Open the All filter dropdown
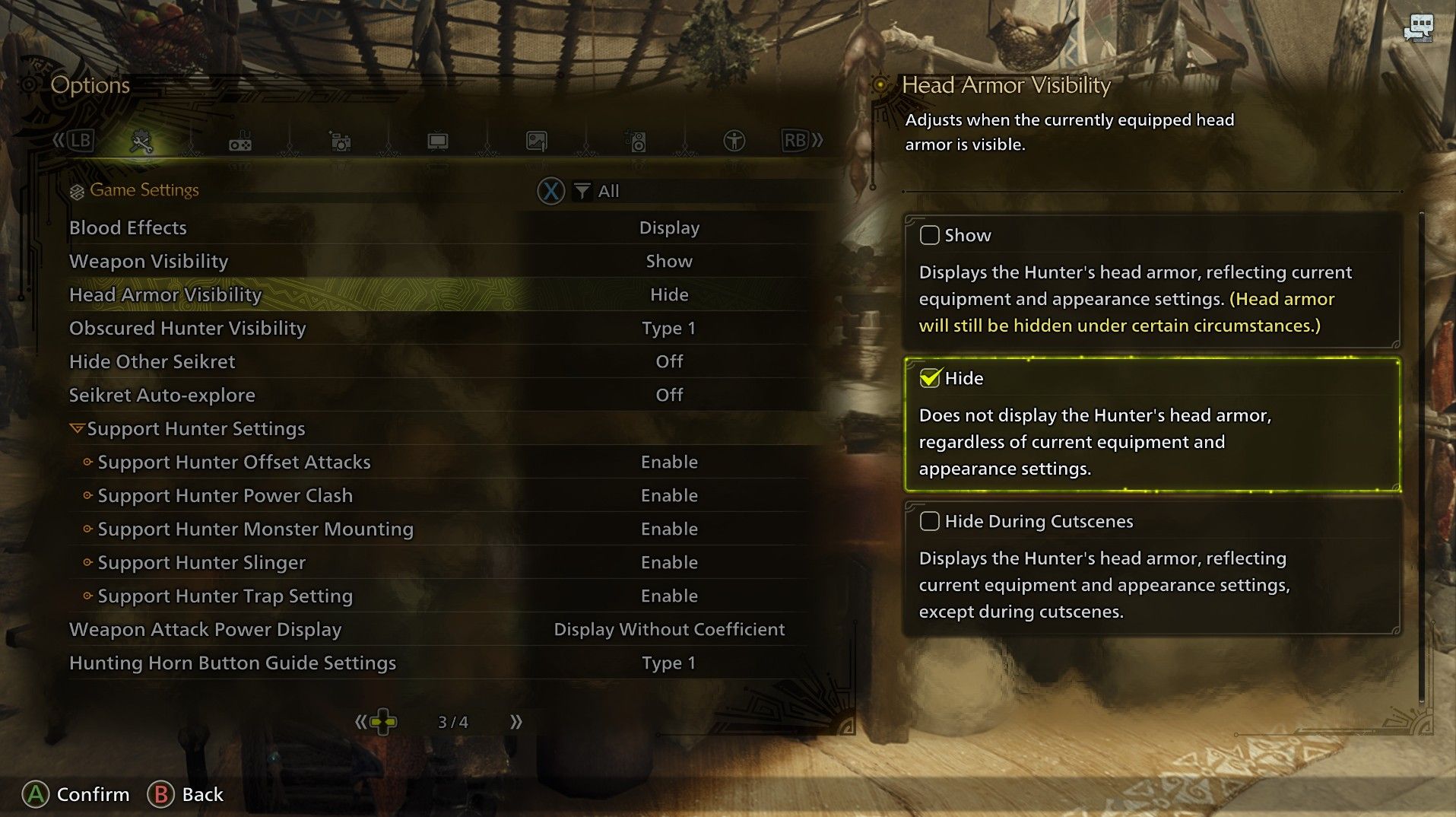The height and width of the screenshot is (817, 1456). [x=597, y=191]
